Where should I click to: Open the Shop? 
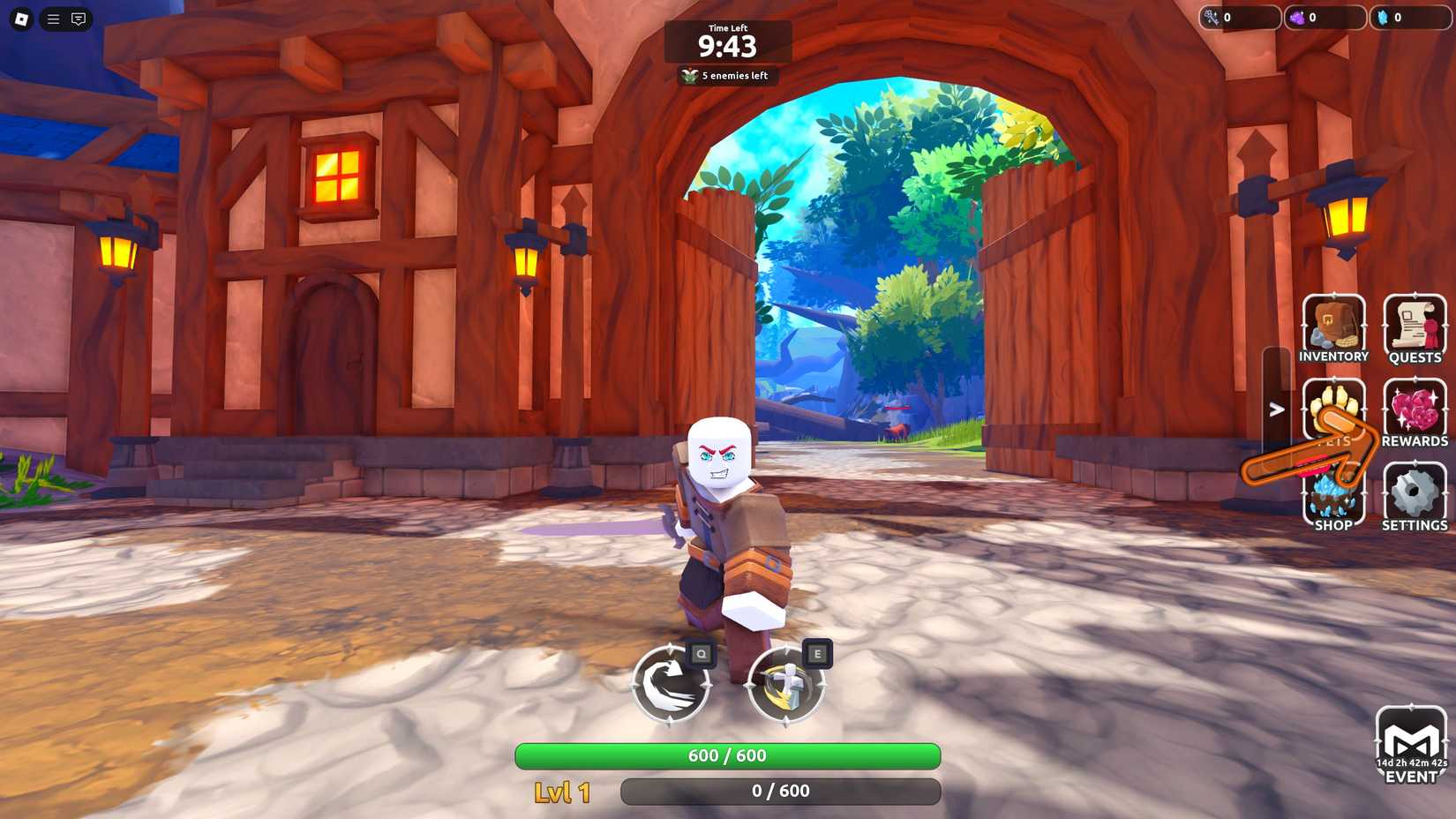click(1333, 494)
